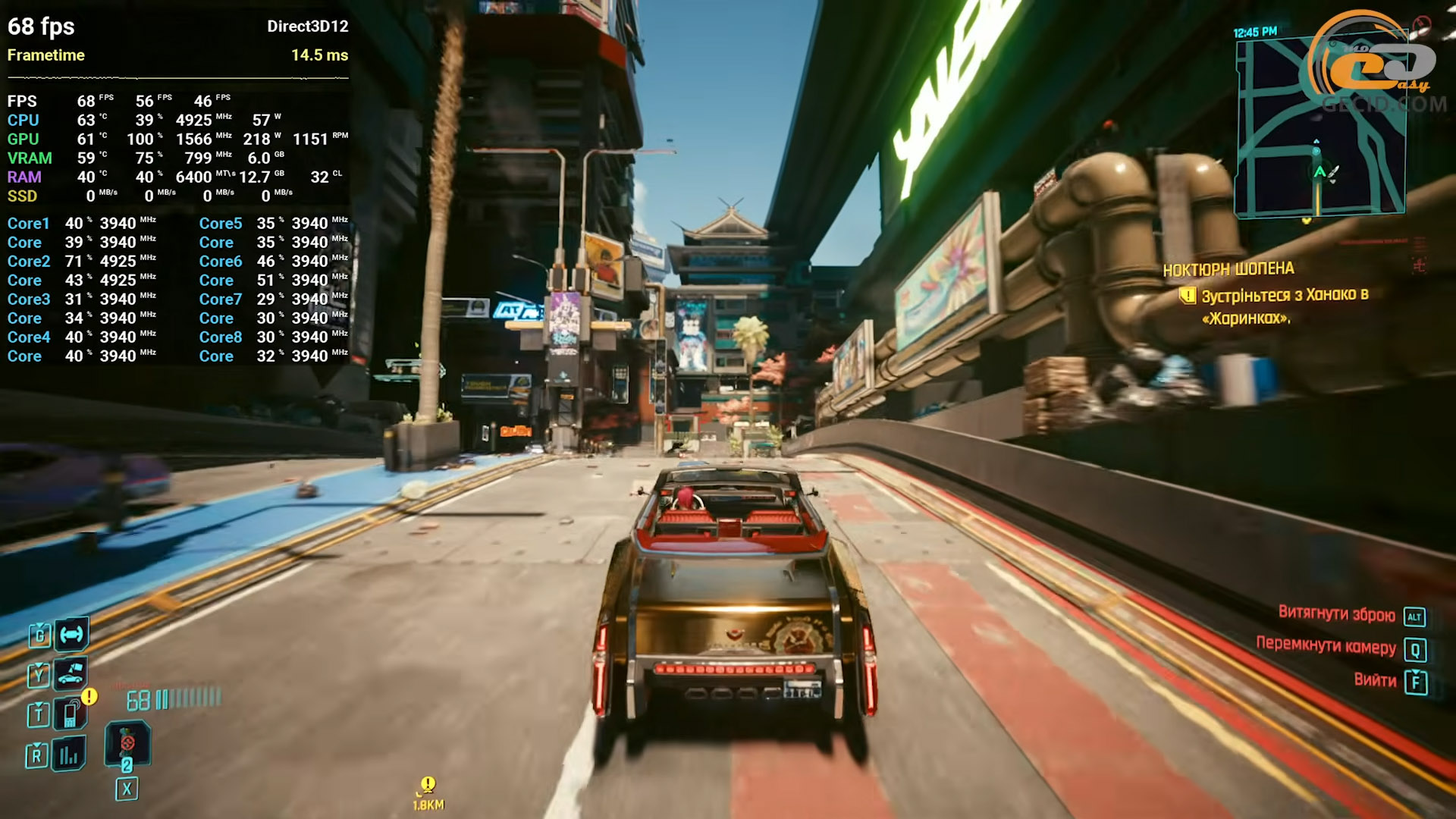
Task: Select the quest title «Ноктюрн Шопена»
Action: [1228, 269]
